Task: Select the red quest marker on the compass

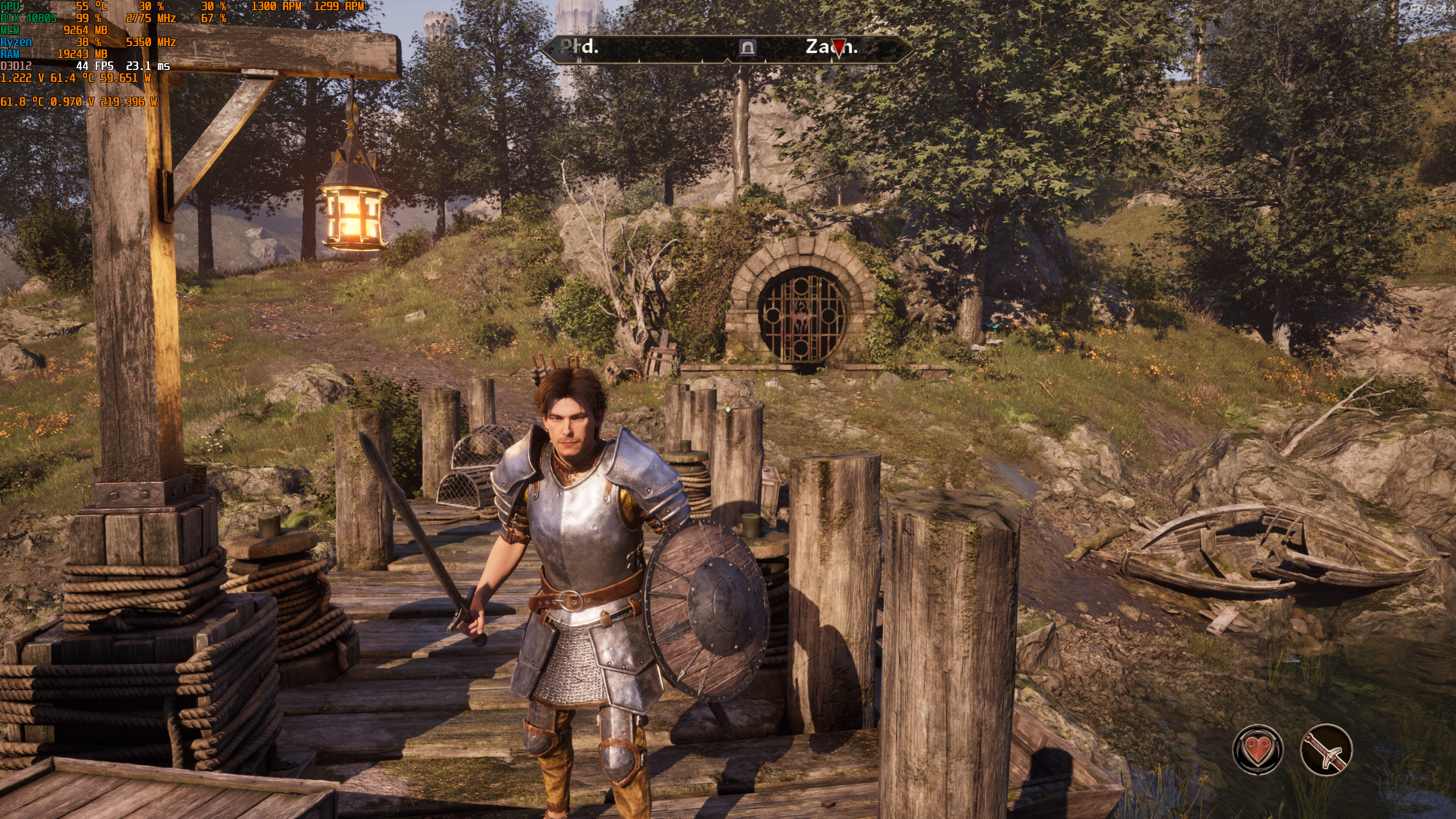Action: click(838, 47)
